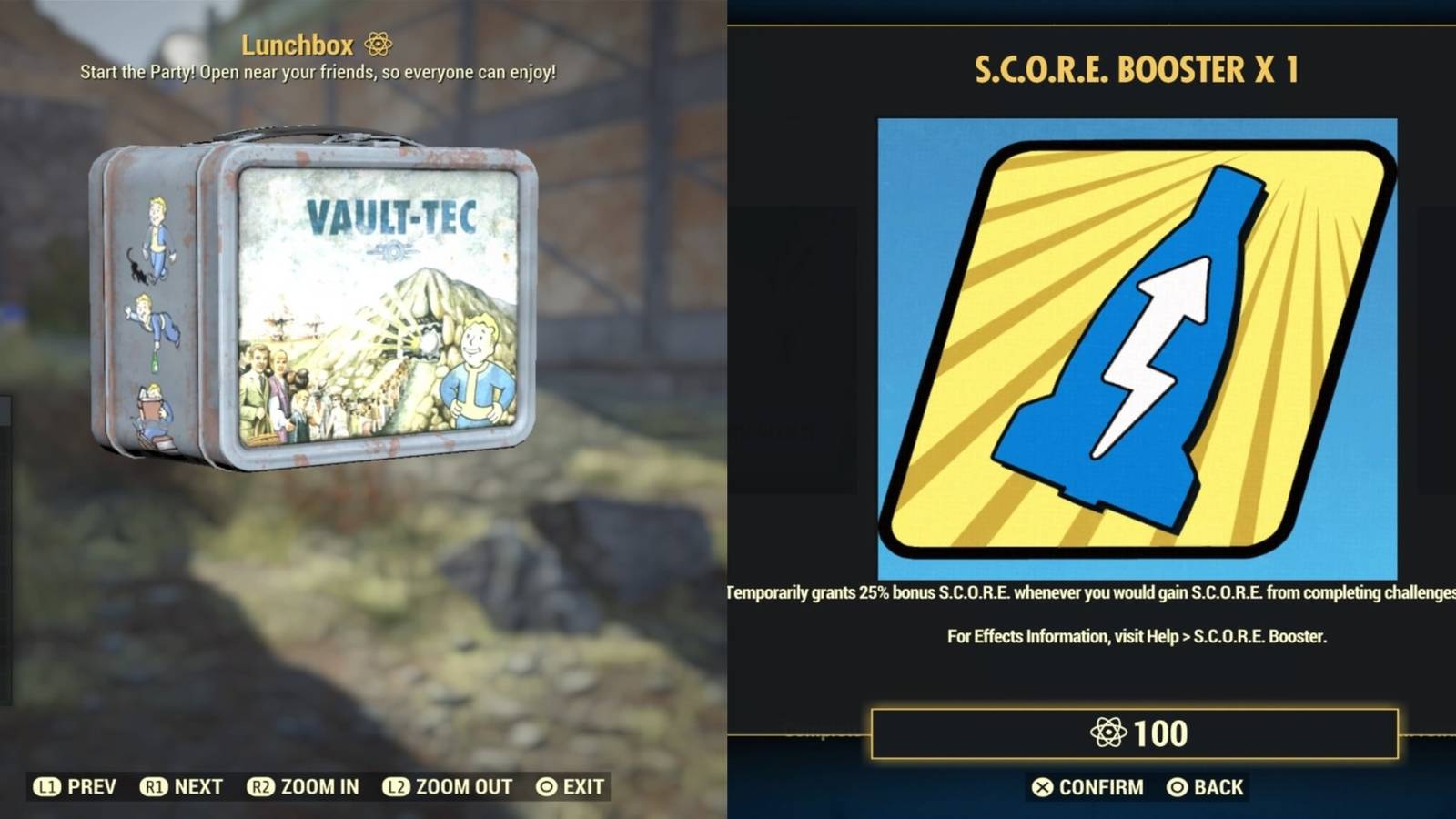Click the atom icon beside the Lunchbox title
The width and height of the screenshot is (1456, 819).
377,43
